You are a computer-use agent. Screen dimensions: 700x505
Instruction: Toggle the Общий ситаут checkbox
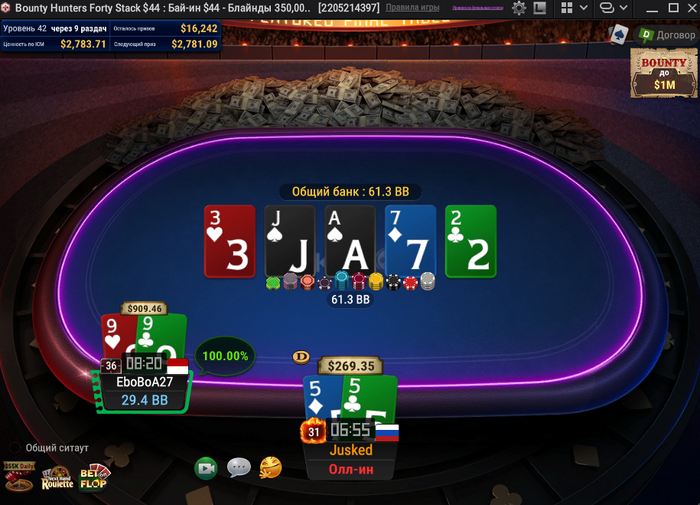pos(15,448)
